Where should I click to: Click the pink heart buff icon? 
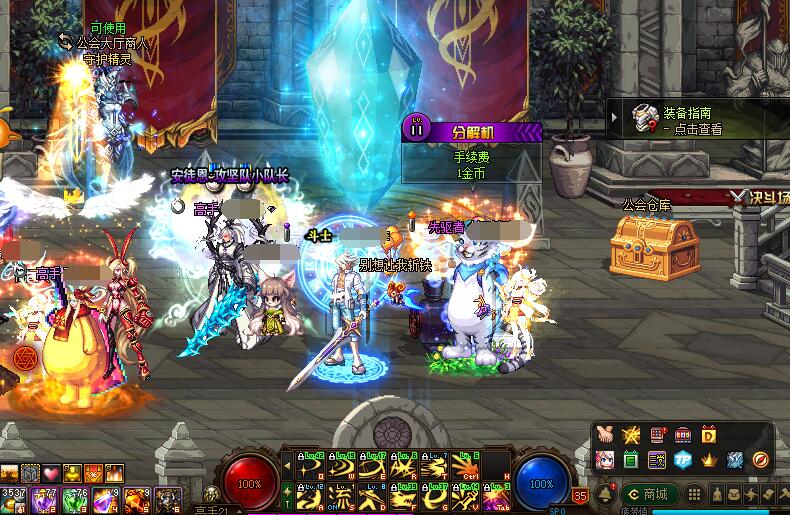(x=51, y=472)
